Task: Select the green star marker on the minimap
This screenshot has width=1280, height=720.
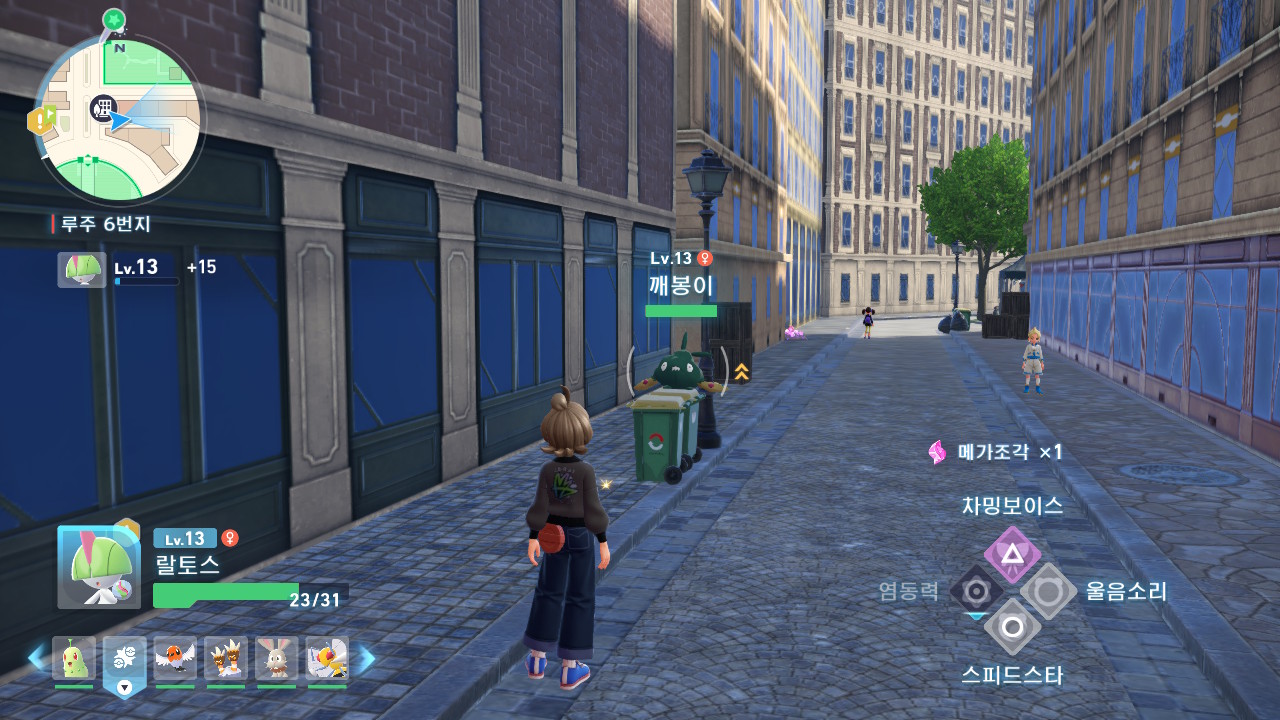Action: (114, 18)
